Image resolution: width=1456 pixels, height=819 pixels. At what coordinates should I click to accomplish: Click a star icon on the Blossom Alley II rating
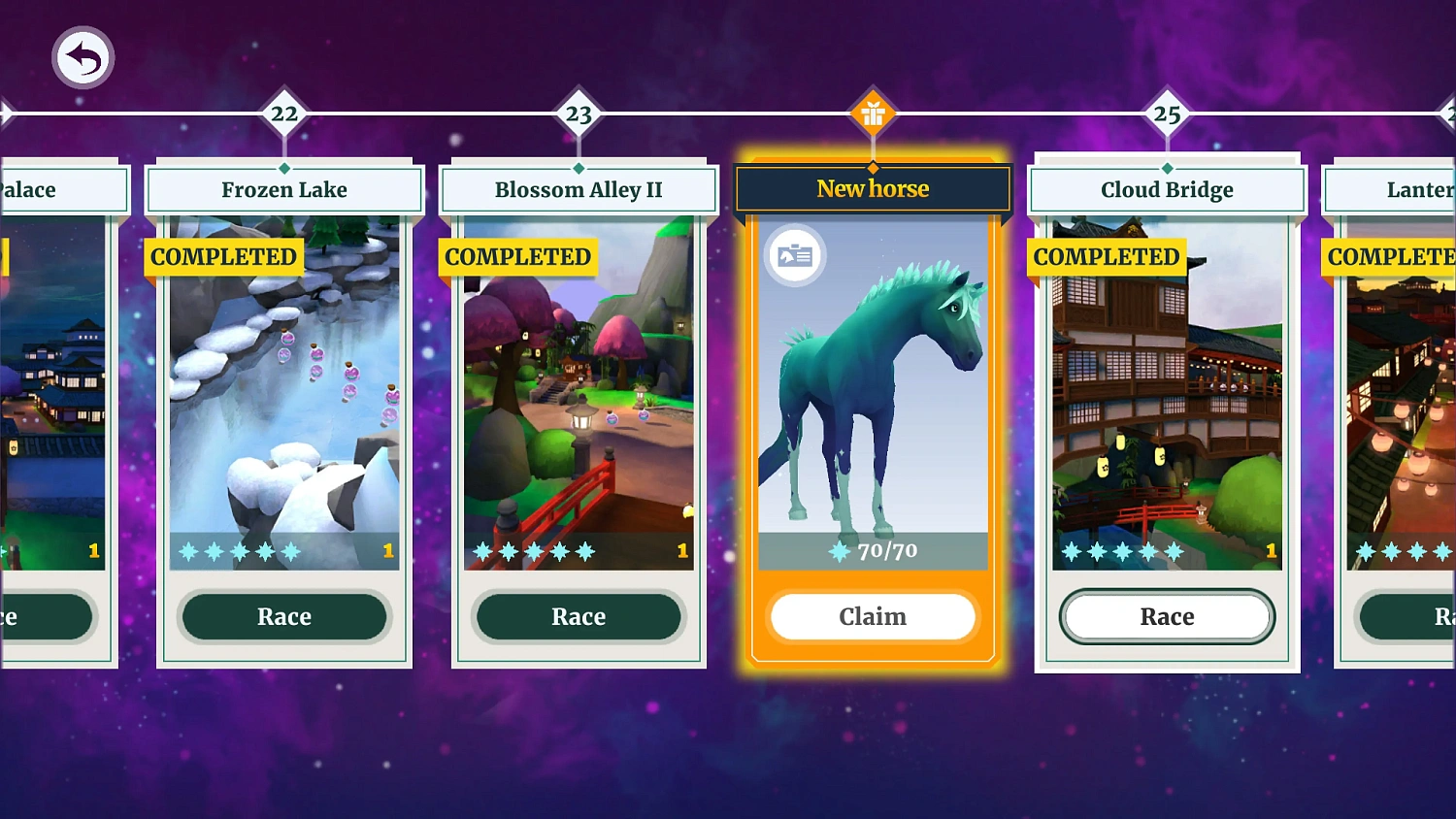click(x=534, y=550)
